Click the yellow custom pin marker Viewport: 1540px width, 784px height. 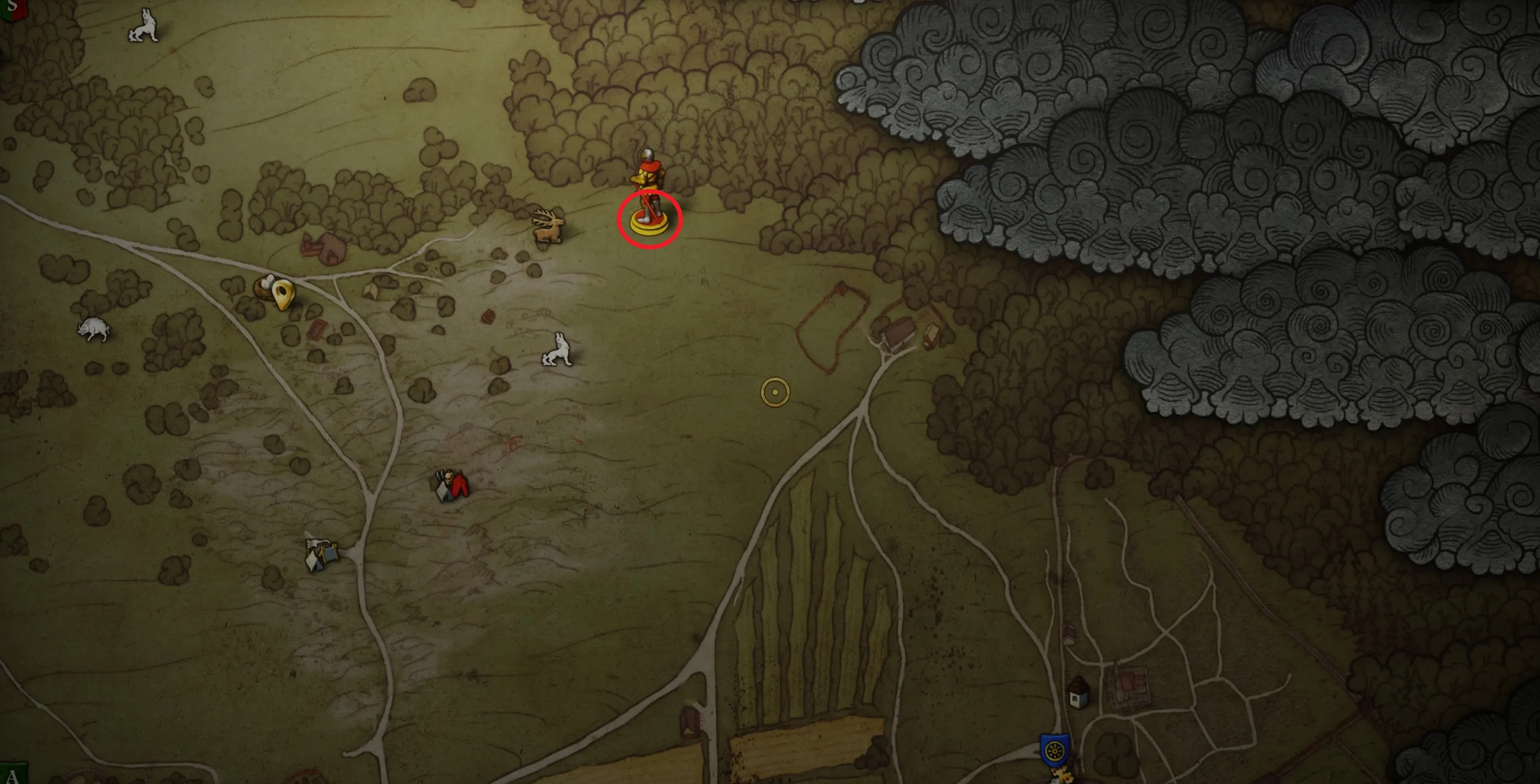click(x=283, y=294)
